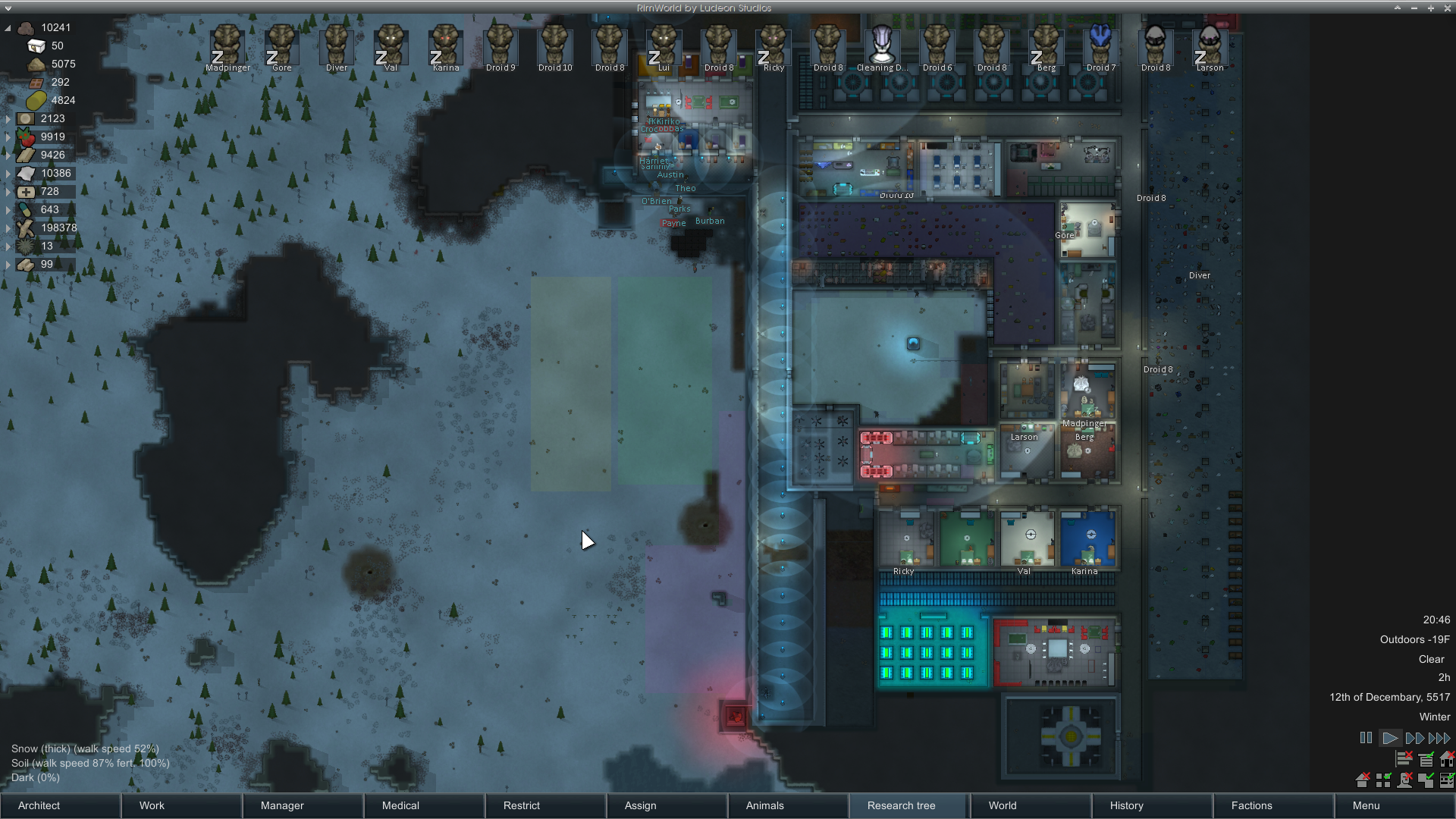The height and width of the screenshot is (819, 1456).
Task: Select colonist Karina's portrait
Action: pos(445,45)
